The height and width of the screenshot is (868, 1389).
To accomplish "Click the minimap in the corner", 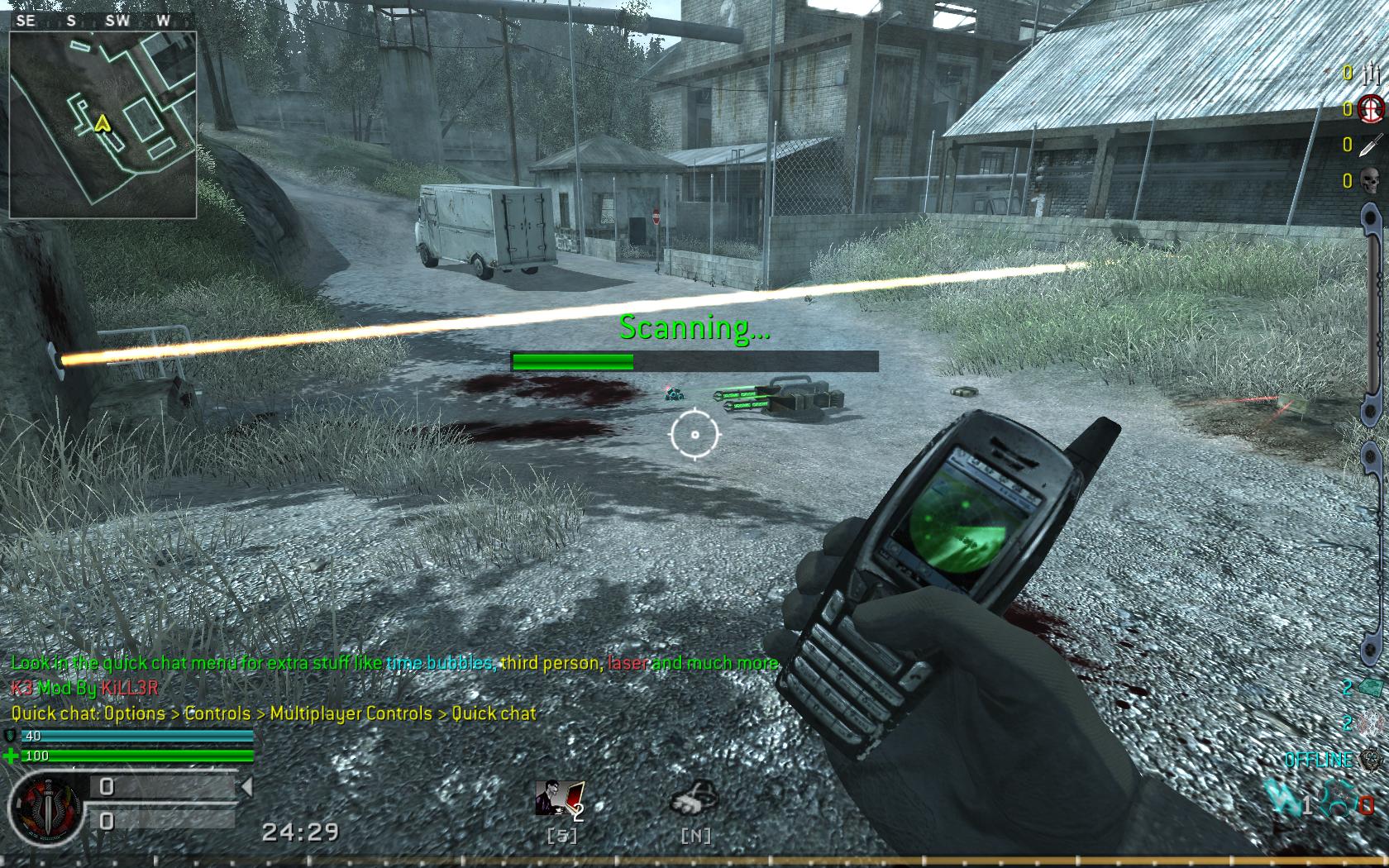I will pos(103,125).
